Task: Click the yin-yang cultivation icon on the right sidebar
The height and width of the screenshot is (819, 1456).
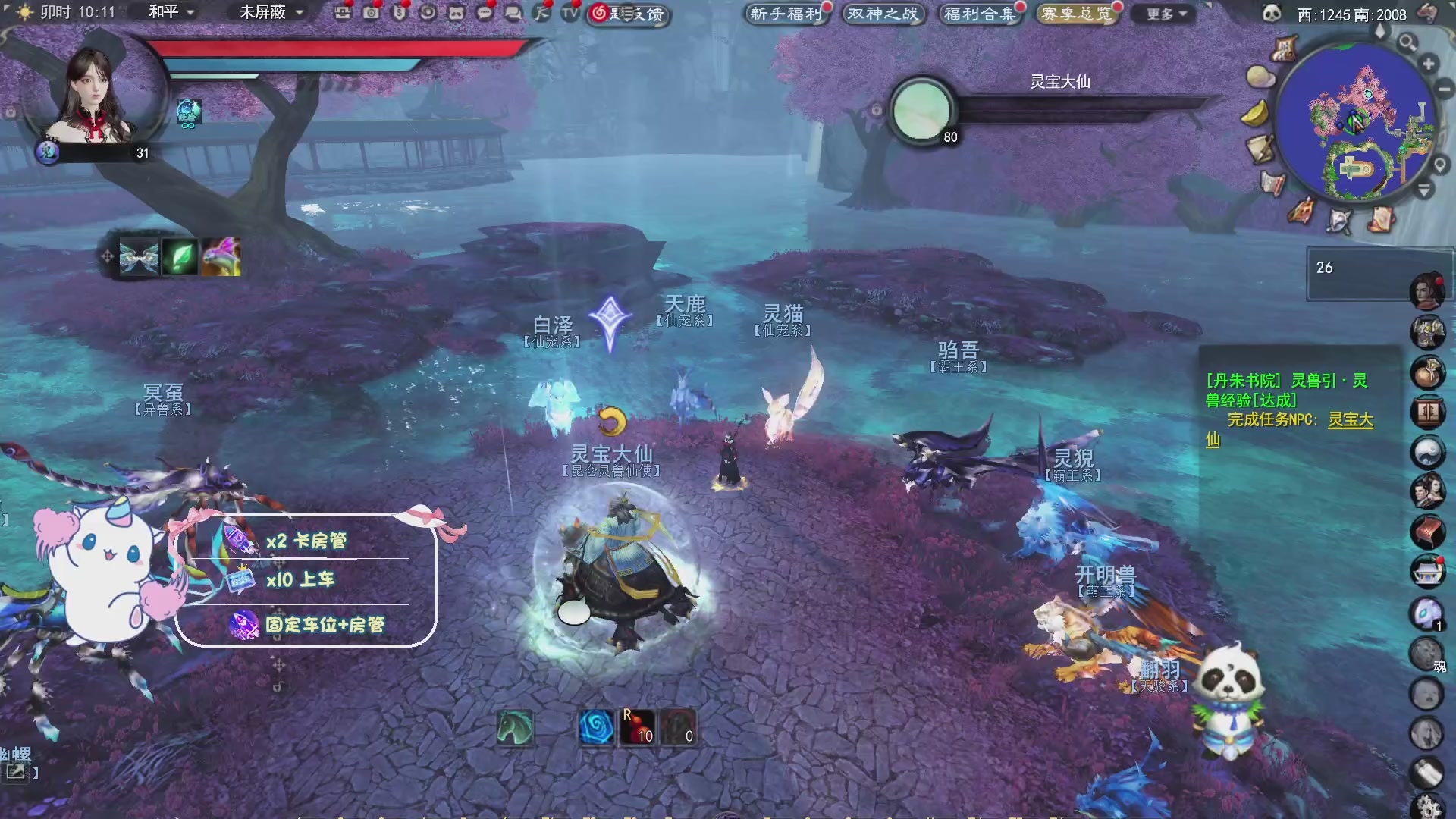Action: 1429,452
